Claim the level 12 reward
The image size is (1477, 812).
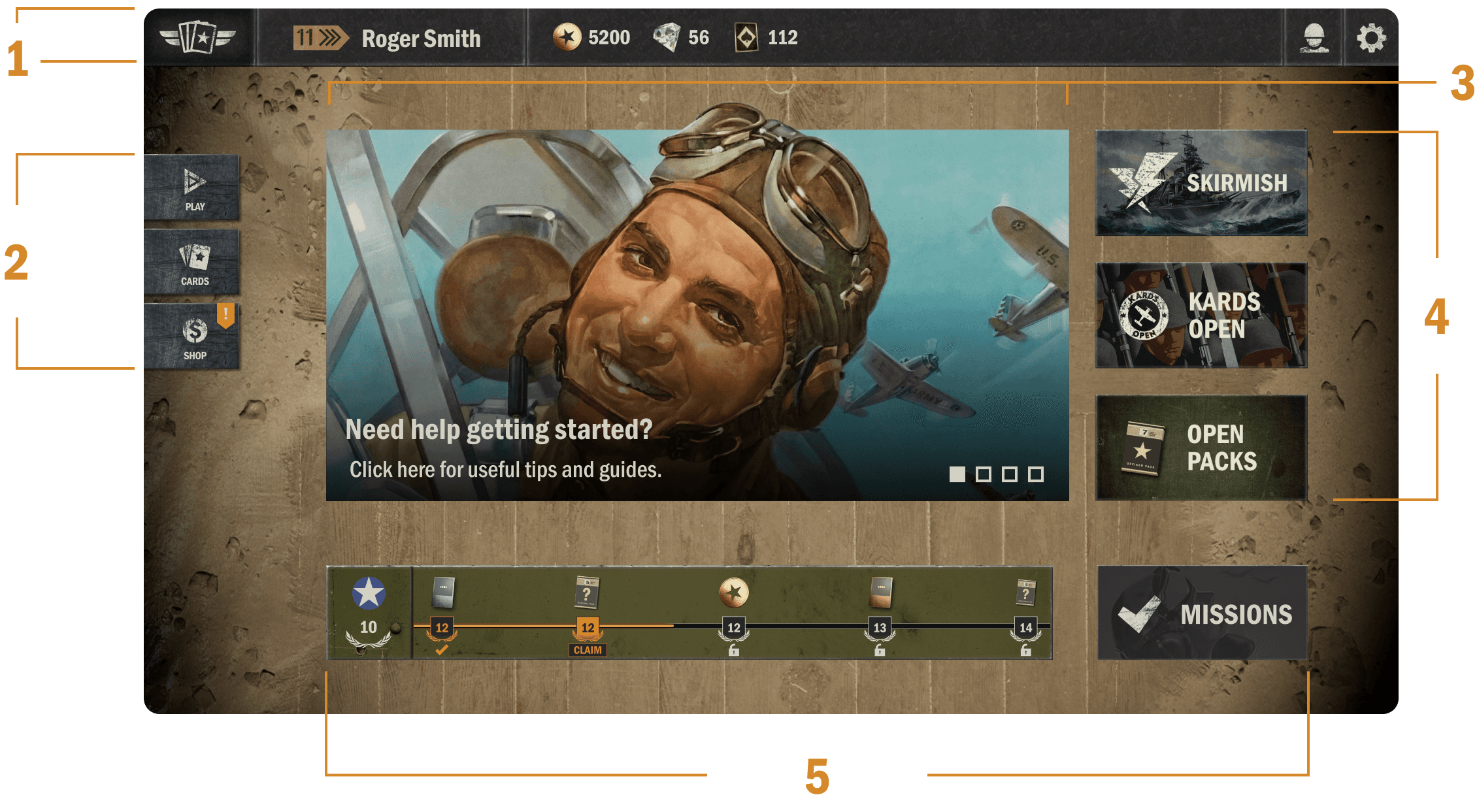(x=588, y=649)
